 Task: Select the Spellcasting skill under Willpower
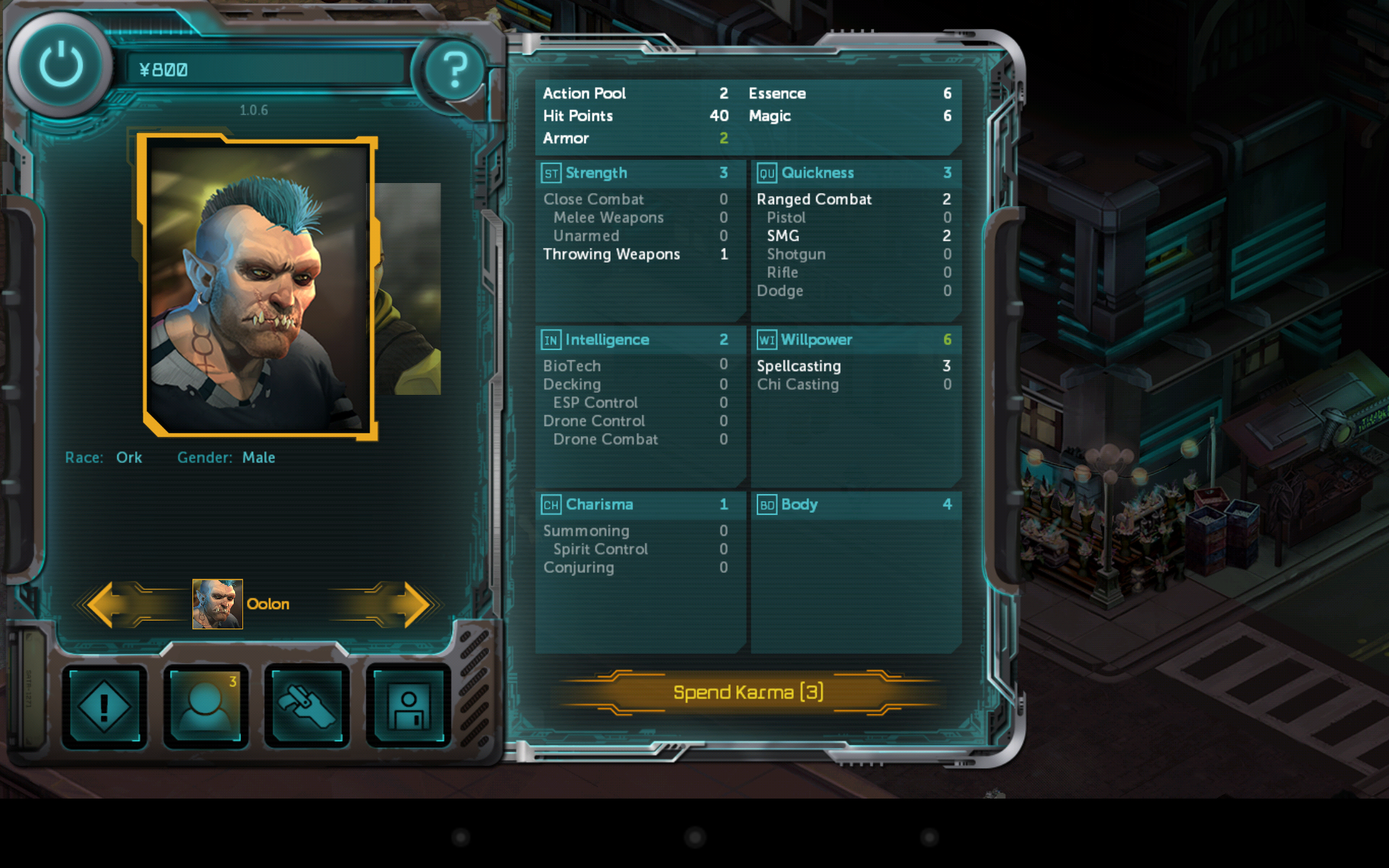pyautogui.click(x=797, y=366)
